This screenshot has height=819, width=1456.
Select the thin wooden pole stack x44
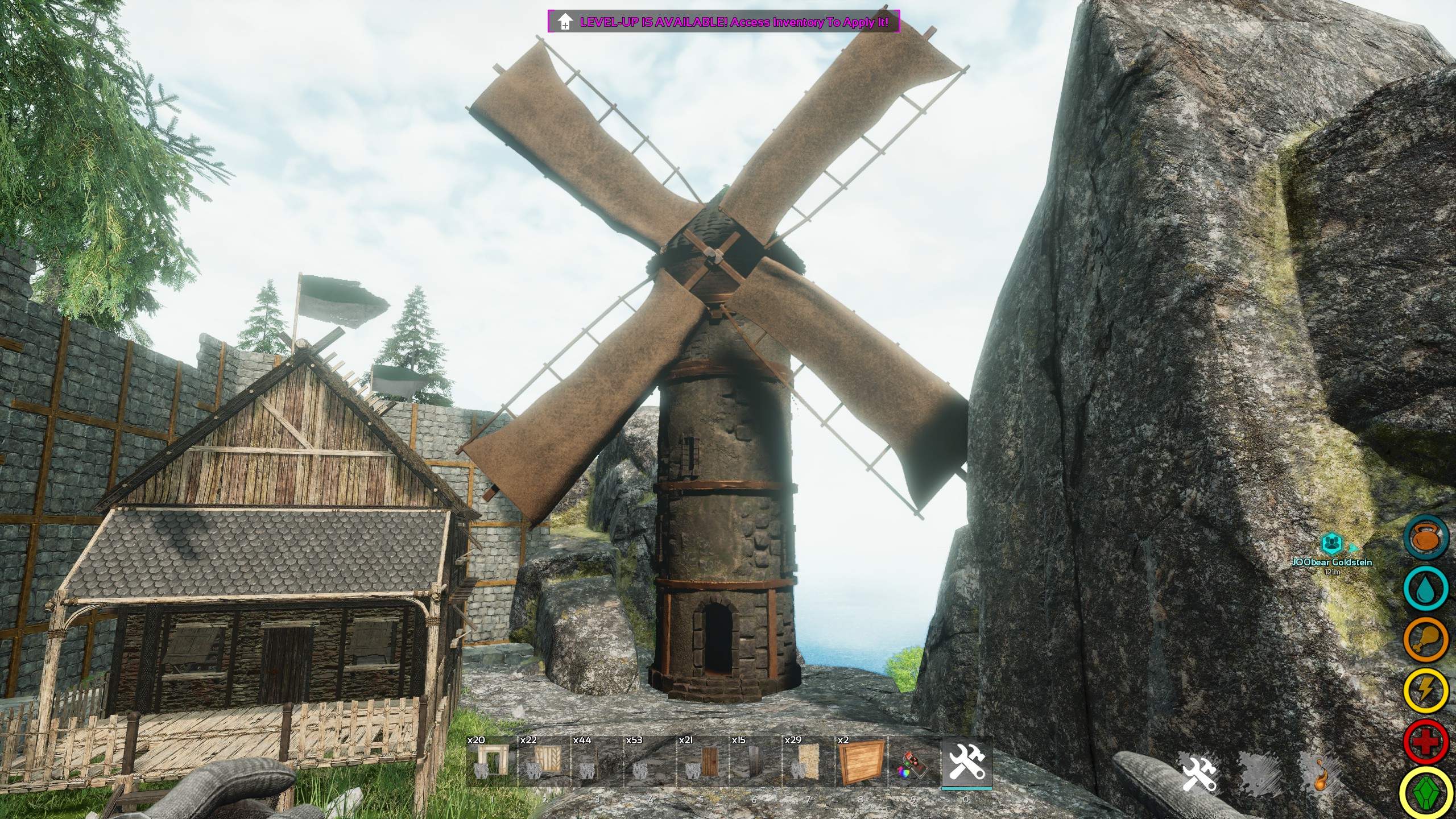point(597,761)
